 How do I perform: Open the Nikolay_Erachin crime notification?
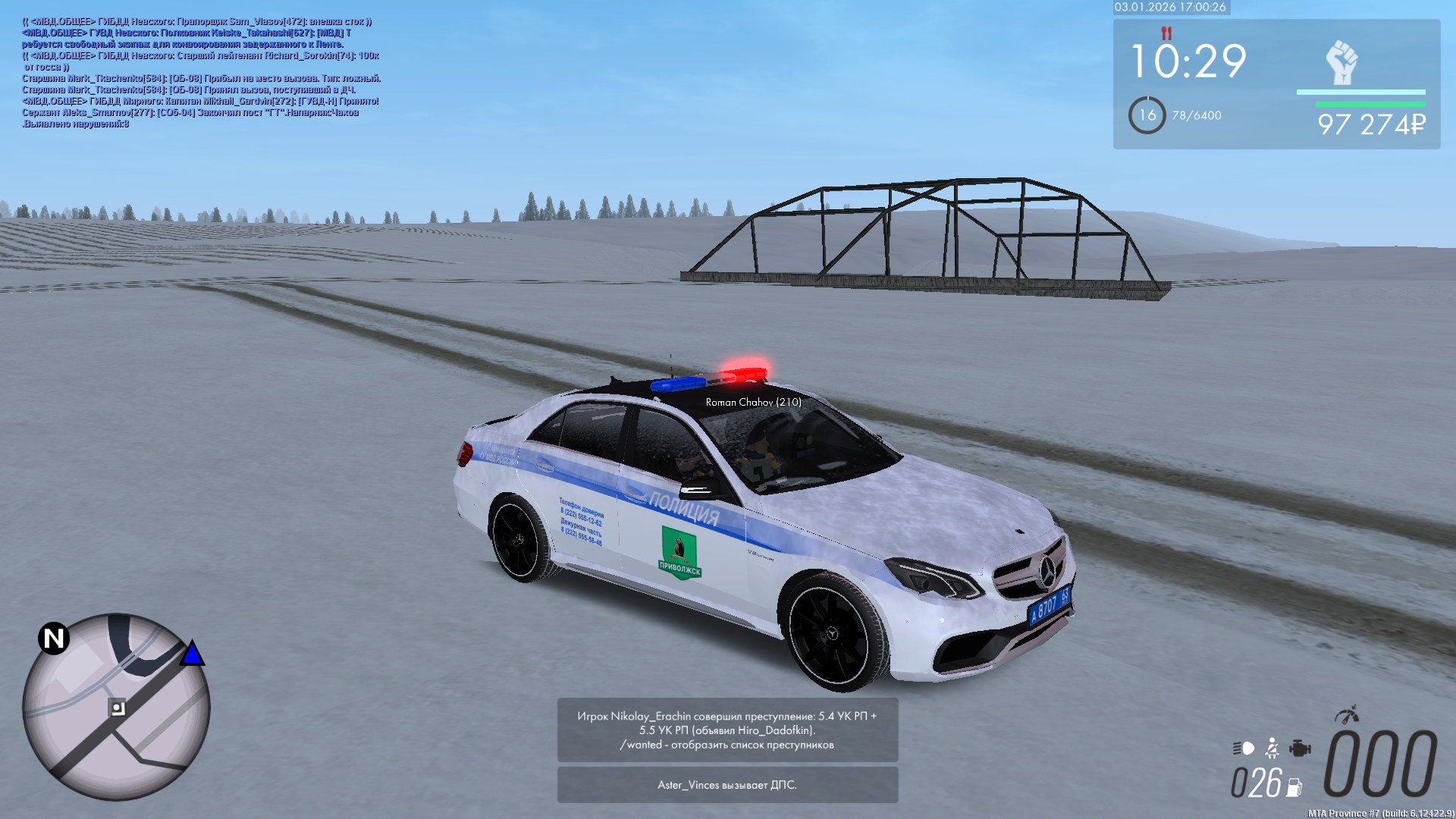pos(727,730)
